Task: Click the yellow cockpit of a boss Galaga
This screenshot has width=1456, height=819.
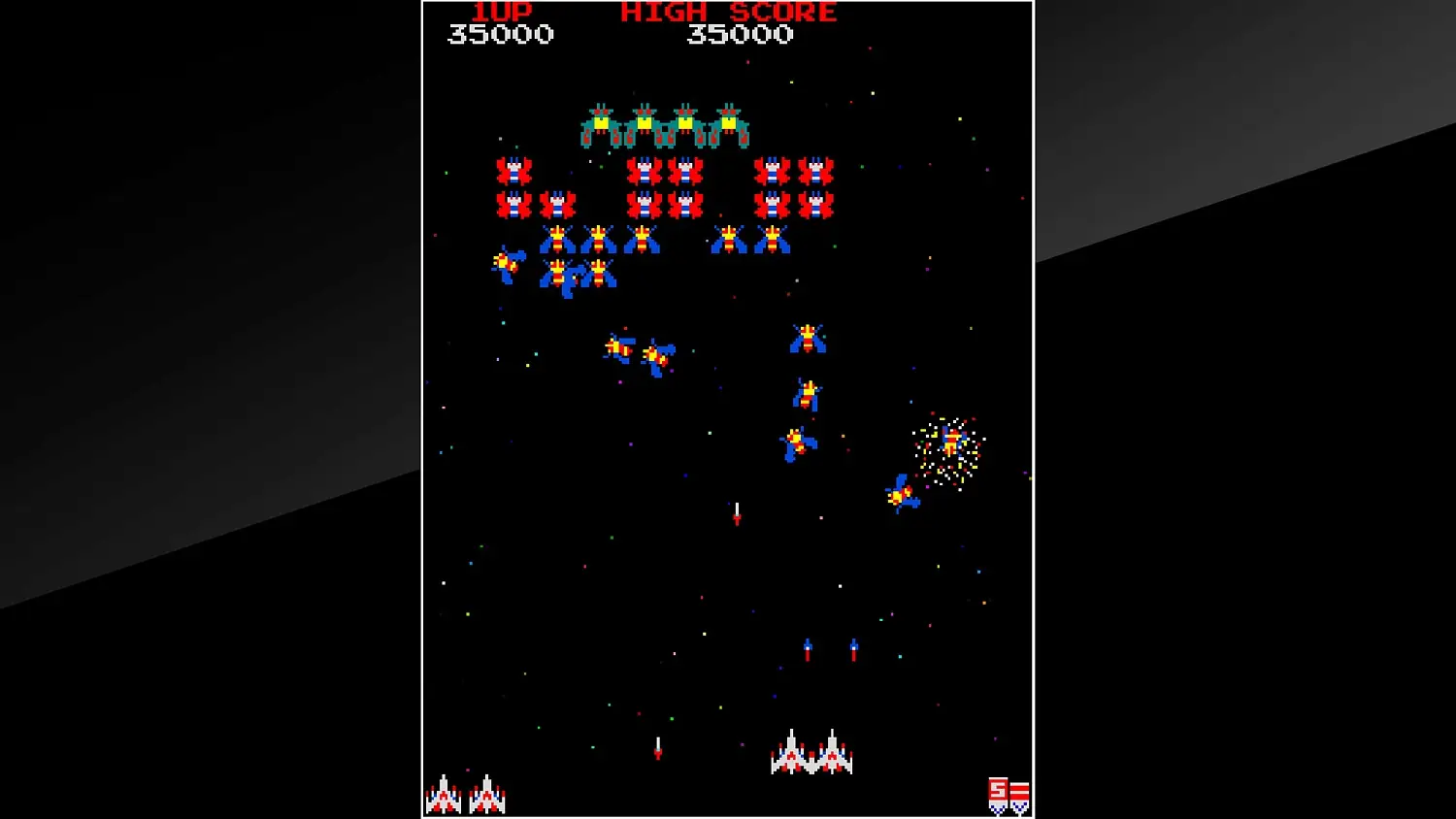Action: [x=601, y=122]
